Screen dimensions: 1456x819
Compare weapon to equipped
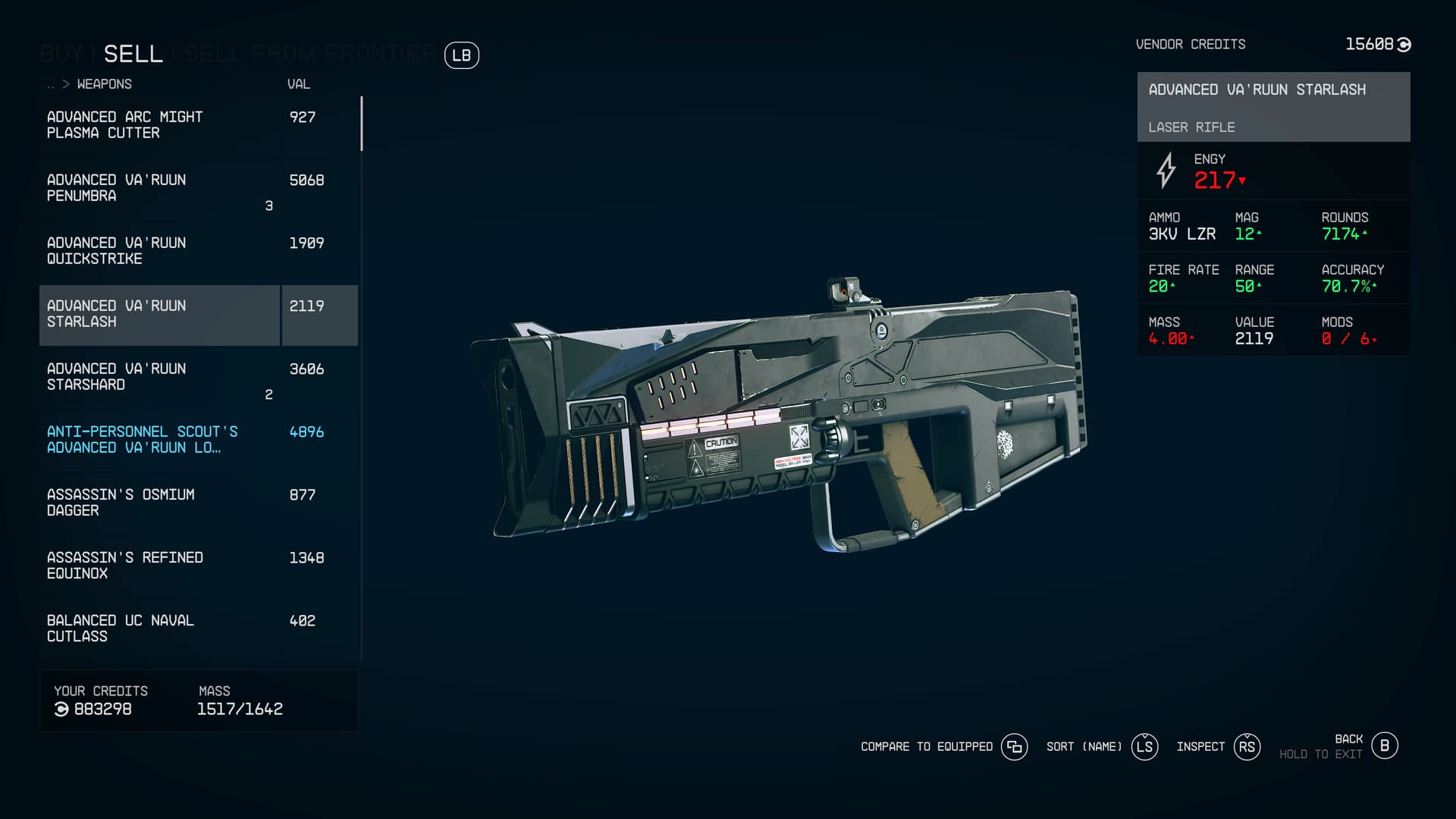pos(1014,747)
